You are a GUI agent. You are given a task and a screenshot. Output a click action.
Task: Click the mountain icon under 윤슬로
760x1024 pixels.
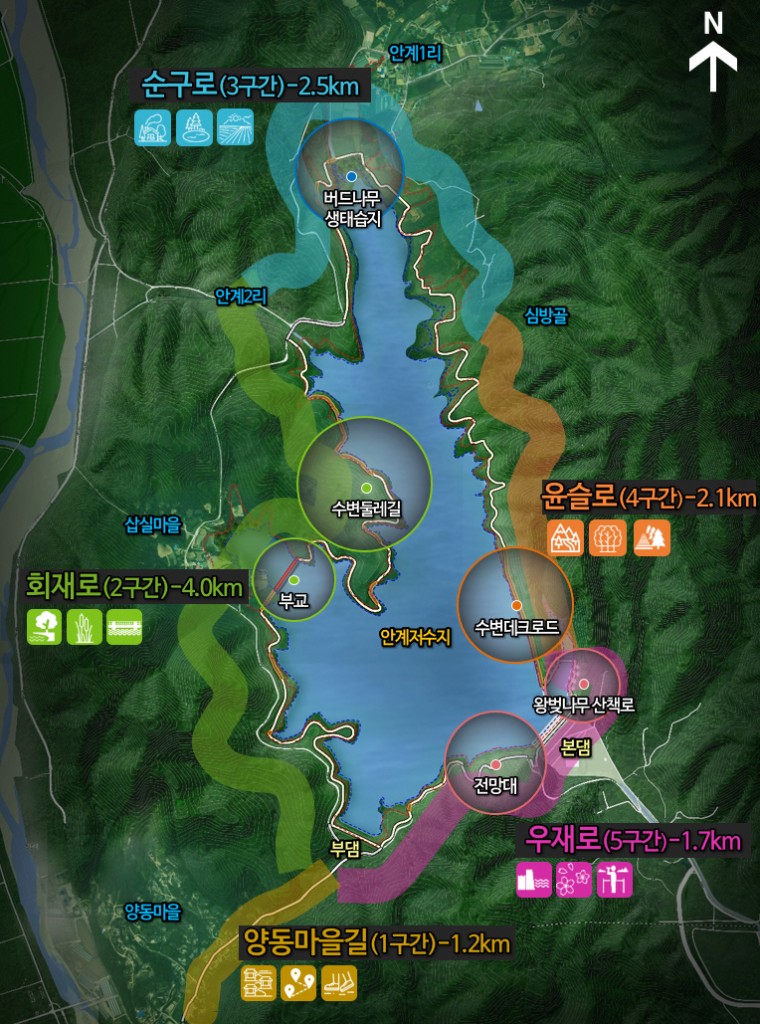[x=566, y=538]
